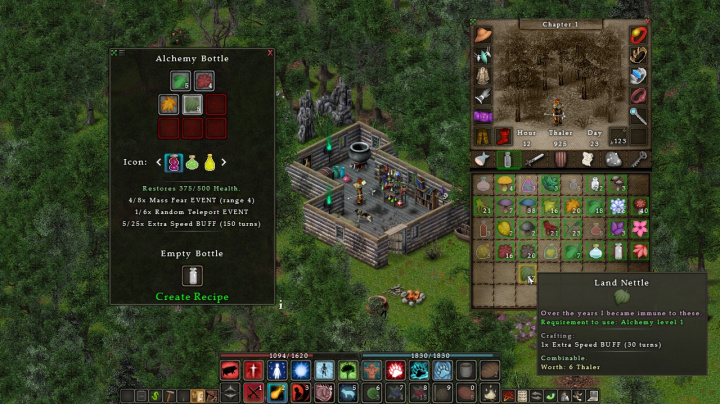Choose the yellow potion bottle icon
The width and height of the screenshot is (720, 404).
[x=209, y=162]
